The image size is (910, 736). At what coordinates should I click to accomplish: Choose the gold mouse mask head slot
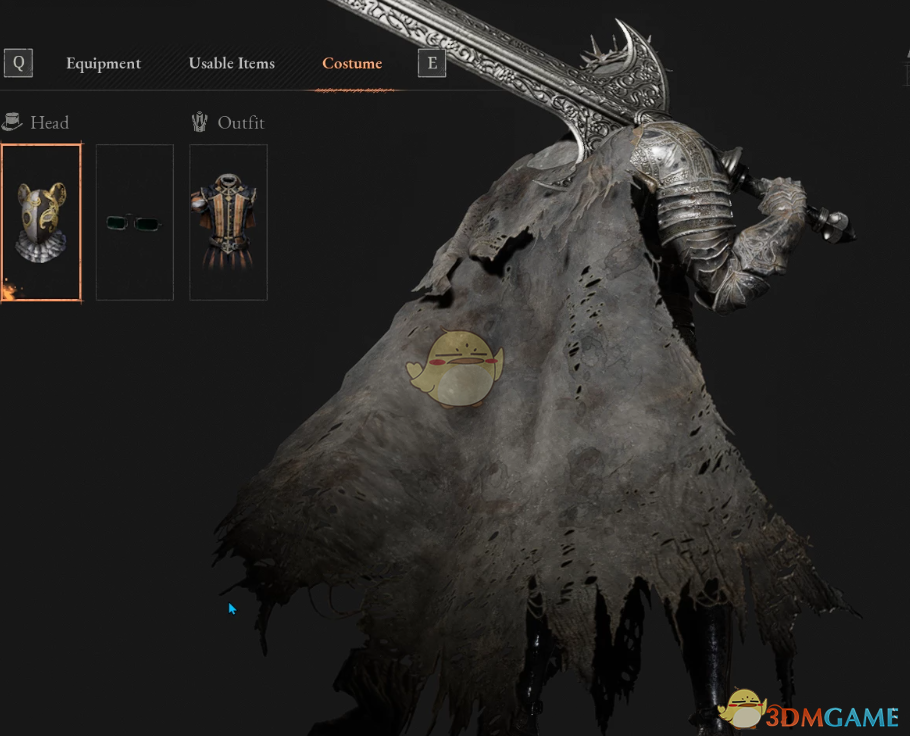(x=41, y=222)
